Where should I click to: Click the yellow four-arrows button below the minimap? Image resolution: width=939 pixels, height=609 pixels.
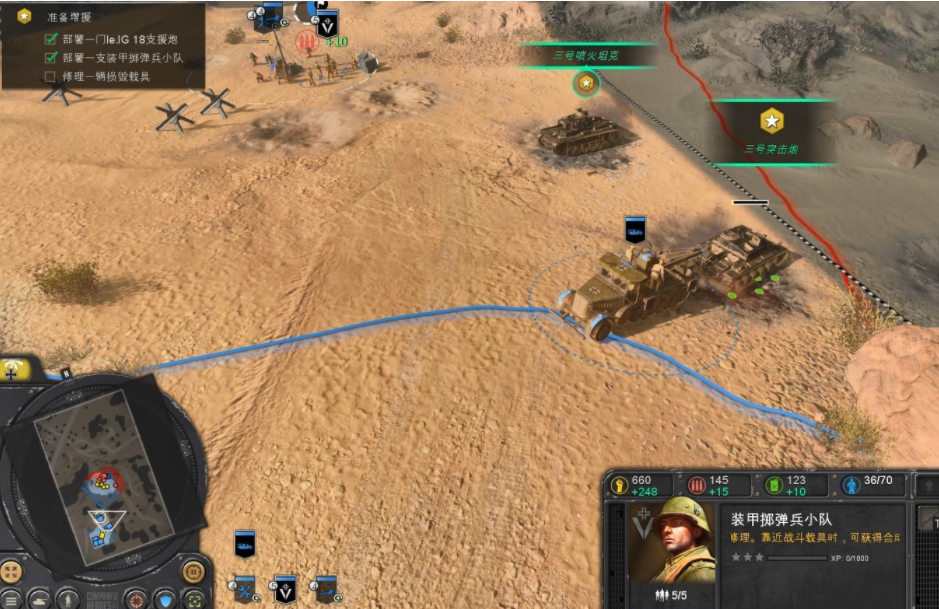[x=11, y=573]
